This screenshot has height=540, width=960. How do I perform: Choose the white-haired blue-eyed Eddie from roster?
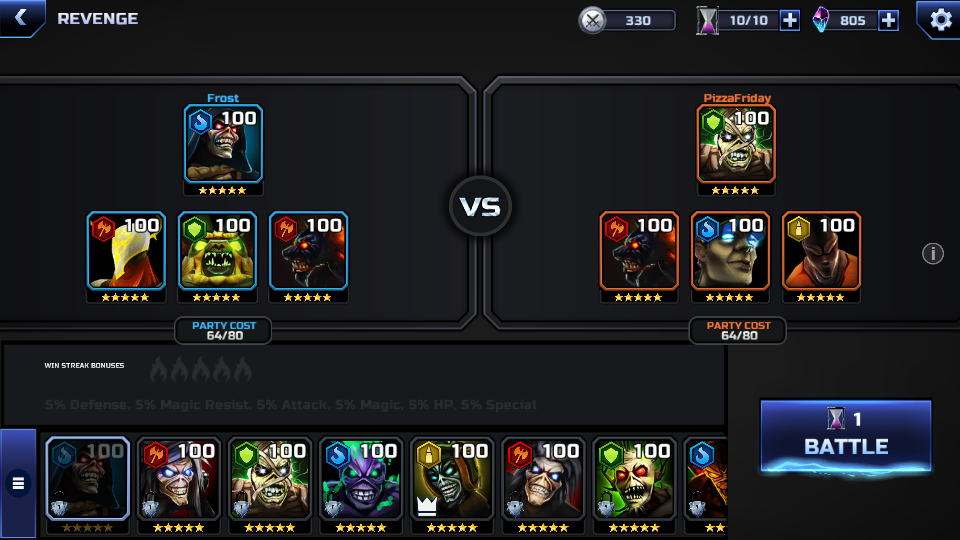(178, 480)
